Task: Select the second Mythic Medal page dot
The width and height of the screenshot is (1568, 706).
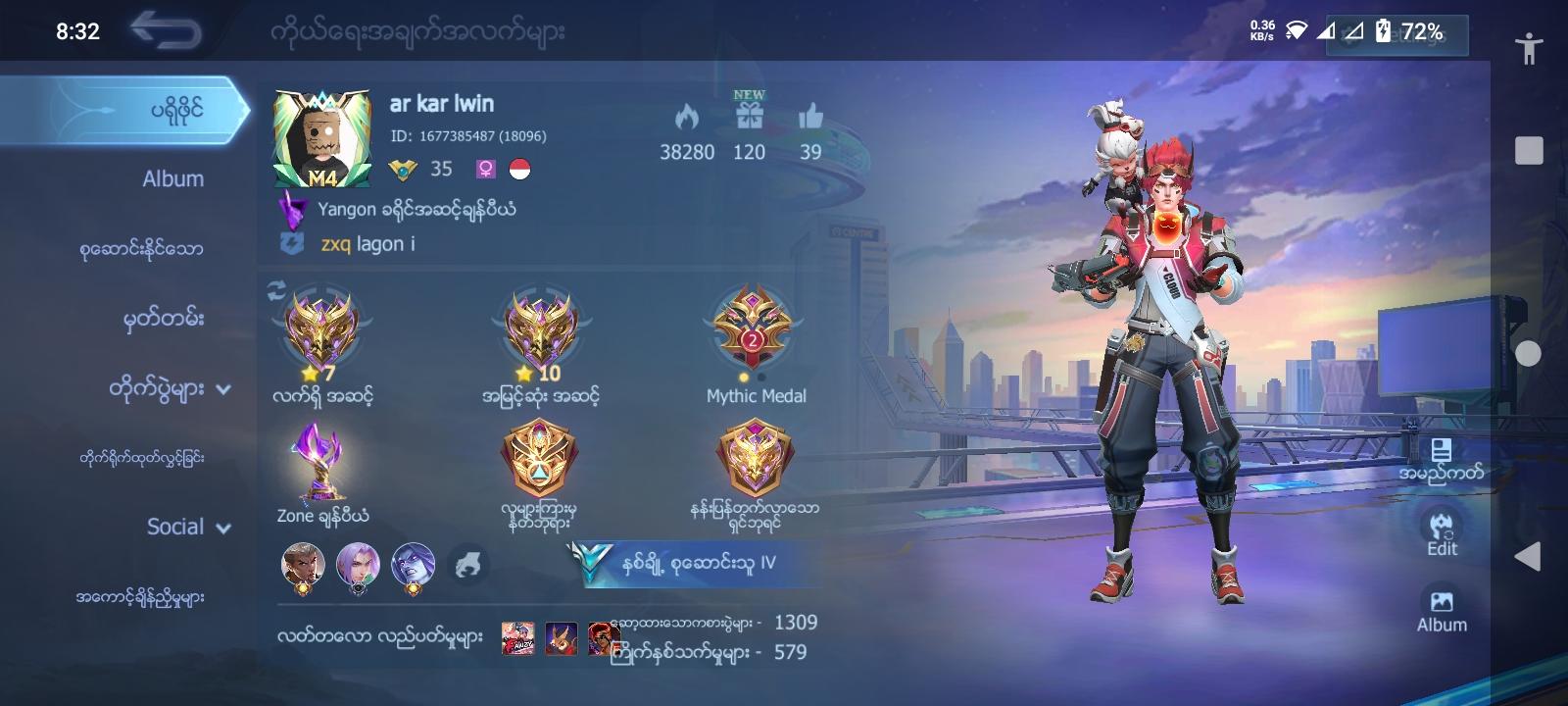Action: 760,378
